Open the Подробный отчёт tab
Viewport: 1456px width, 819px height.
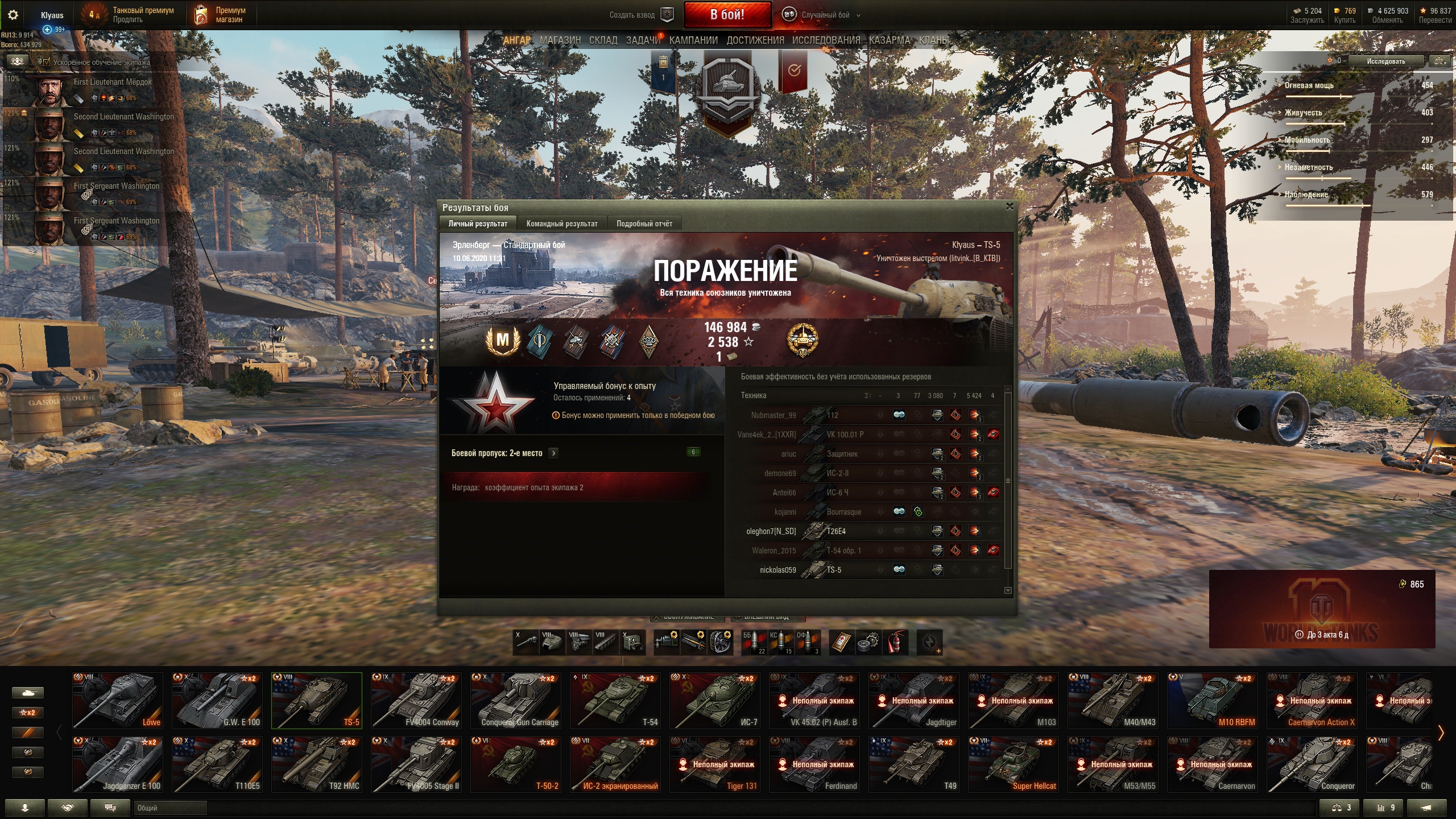[644, 224]
